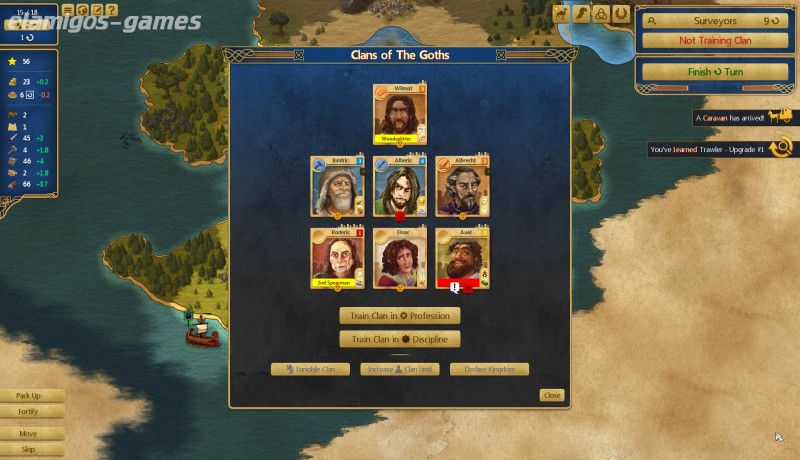800x460 pixels.
Task: Select the Axel clan card
Action: pos(462,258)
